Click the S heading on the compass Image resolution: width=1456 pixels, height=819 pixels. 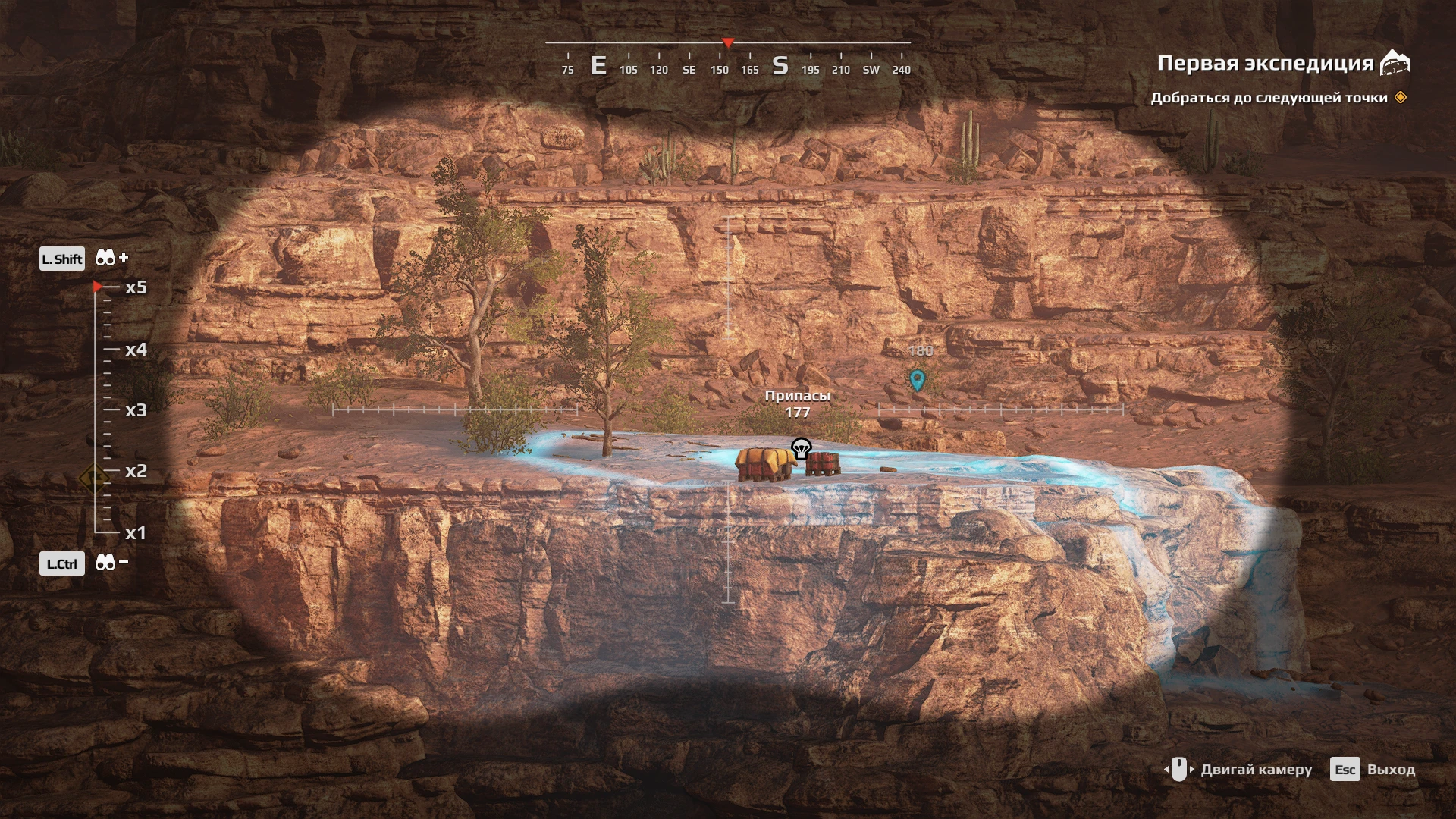tap(780, 67)
